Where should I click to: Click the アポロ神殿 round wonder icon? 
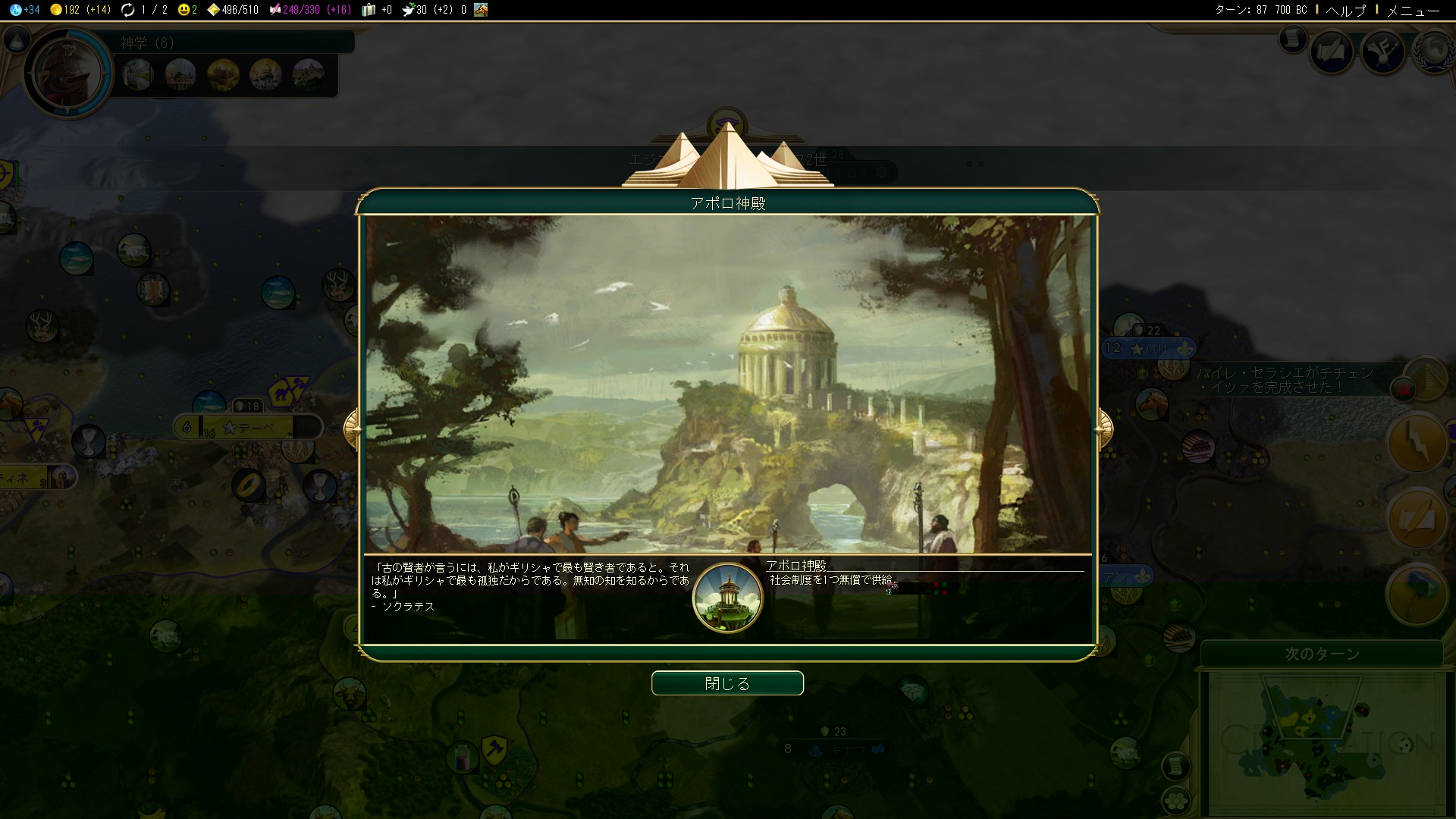(x=727, y=598)
